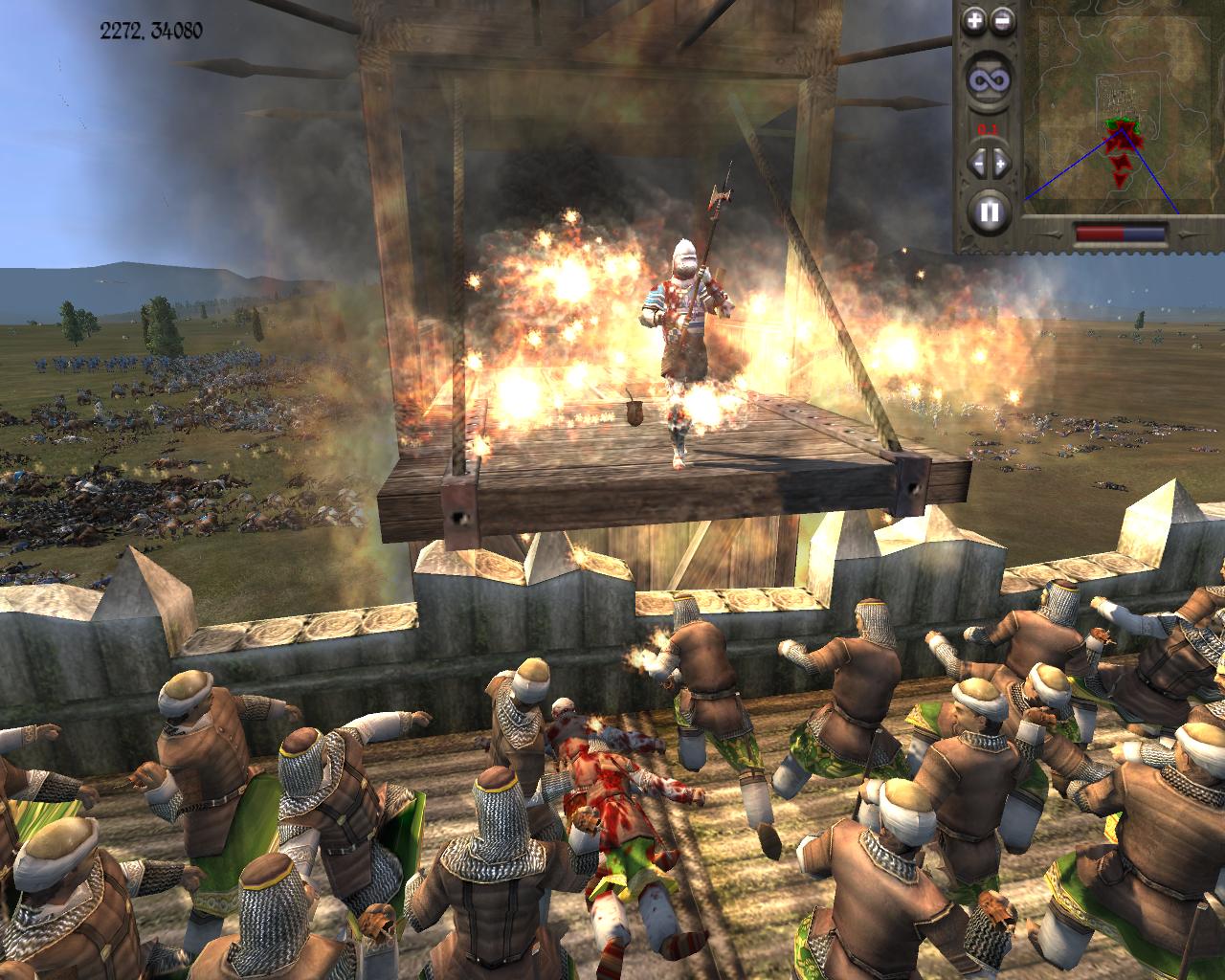Click the battlefield minimap
This screenshot has width=1225, height=980.
coord(1122,107)
